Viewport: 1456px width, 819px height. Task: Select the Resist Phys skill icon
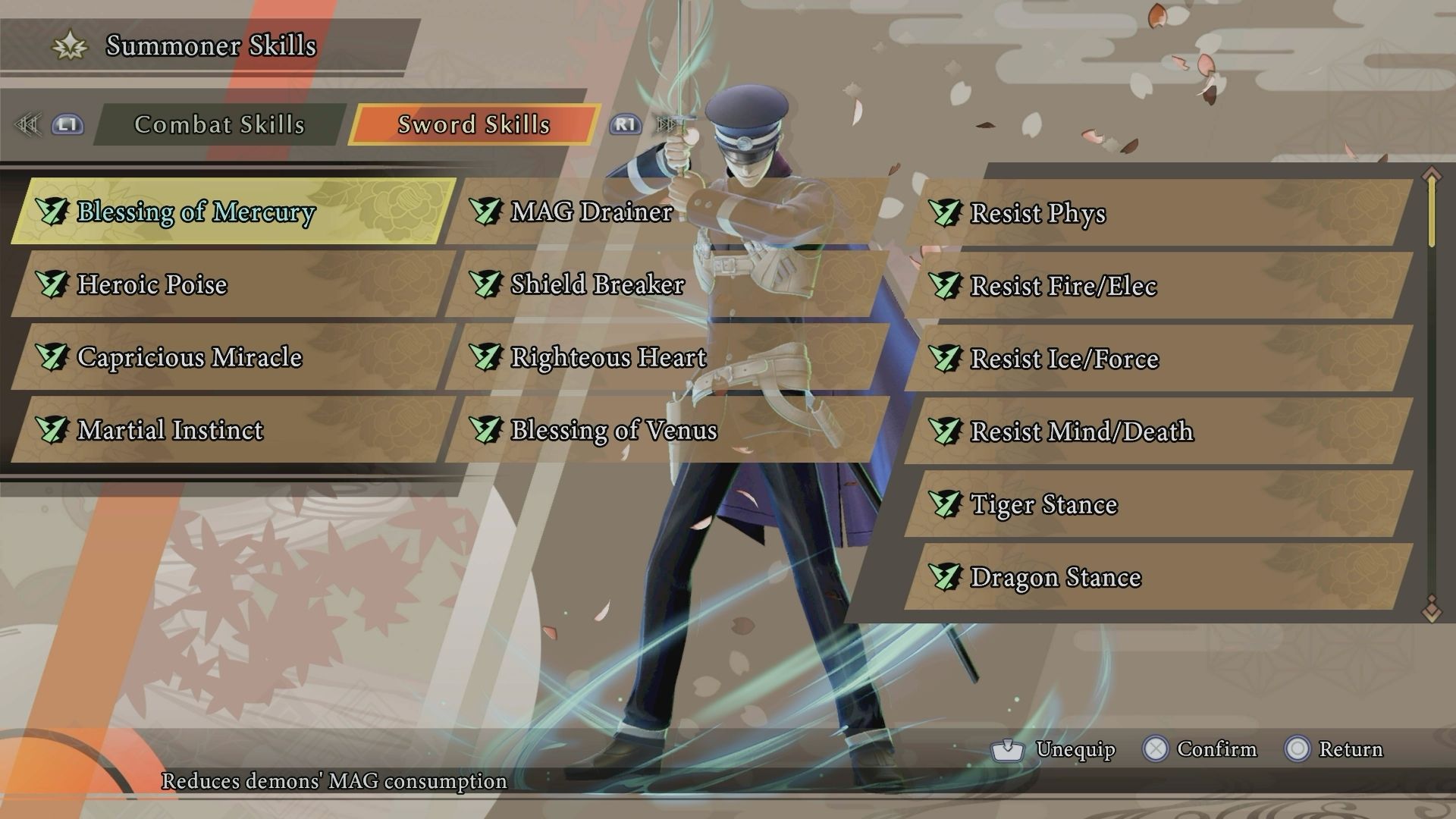coord(945,213)
